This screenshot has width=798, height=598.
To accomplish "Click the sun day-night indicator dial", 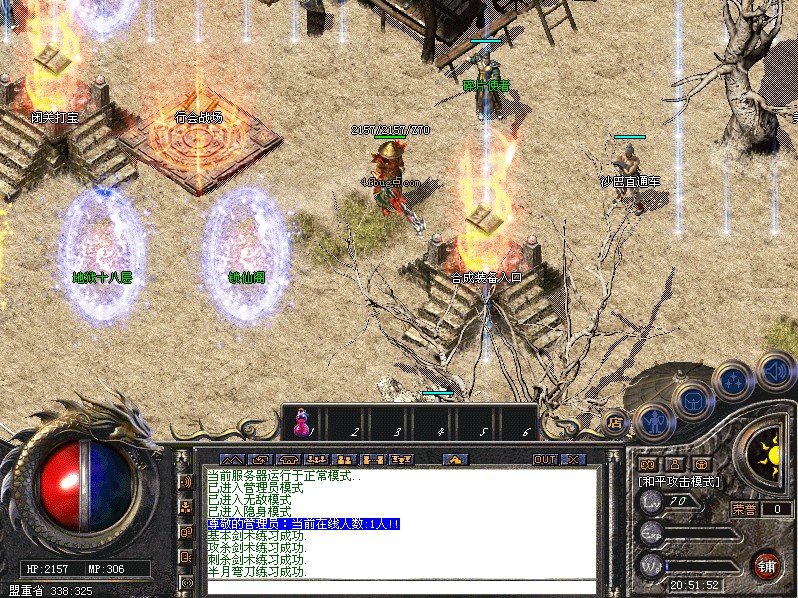I will (769, 456).
